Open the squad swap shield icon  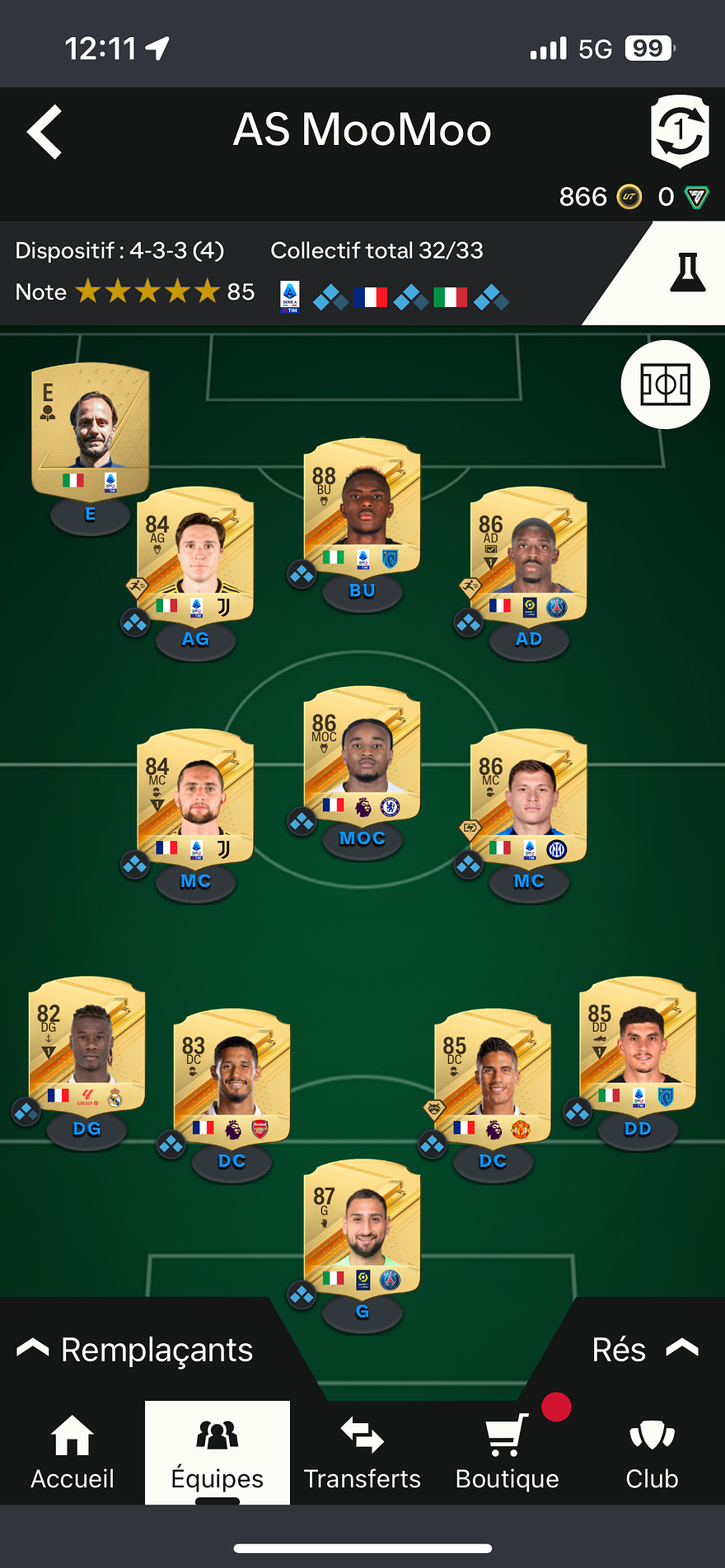(679, 131)
